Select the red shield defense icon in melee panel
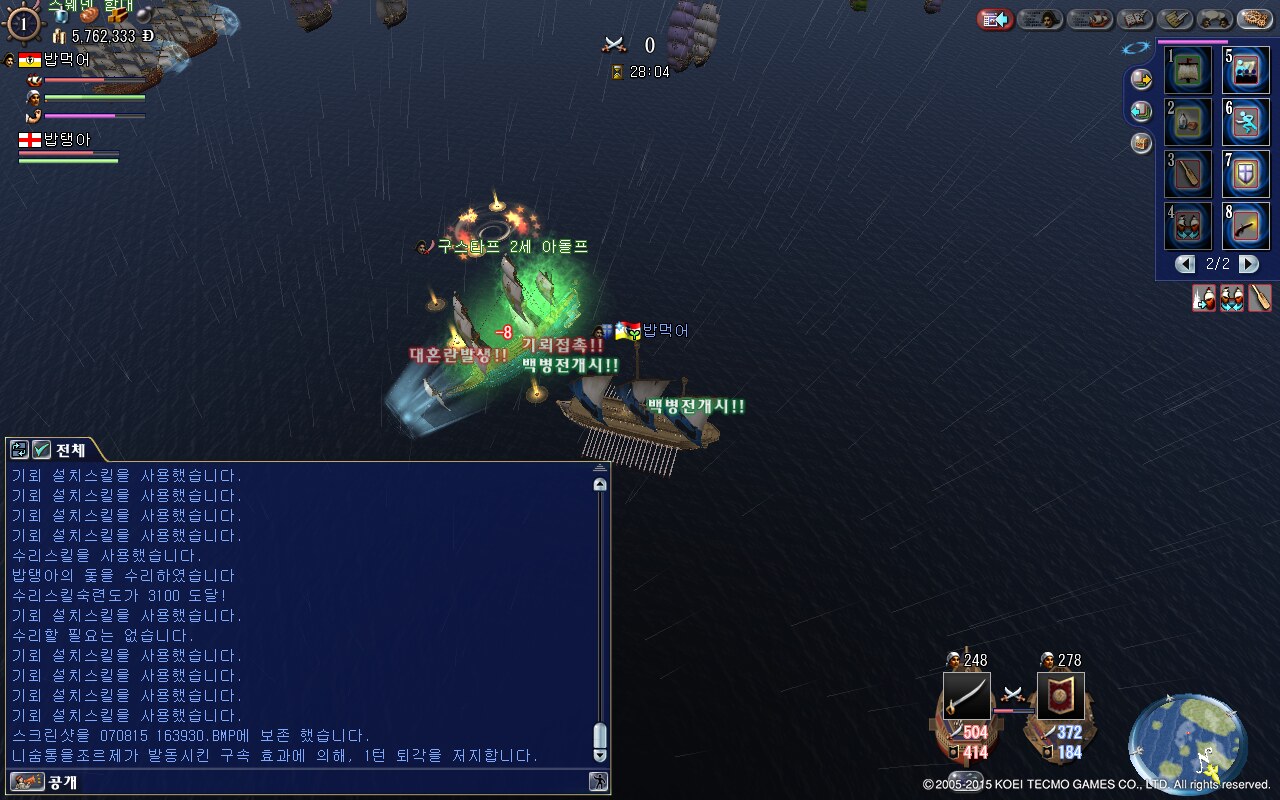Viewport: 1280px width, 800px height. click(x=1061, y=696)
